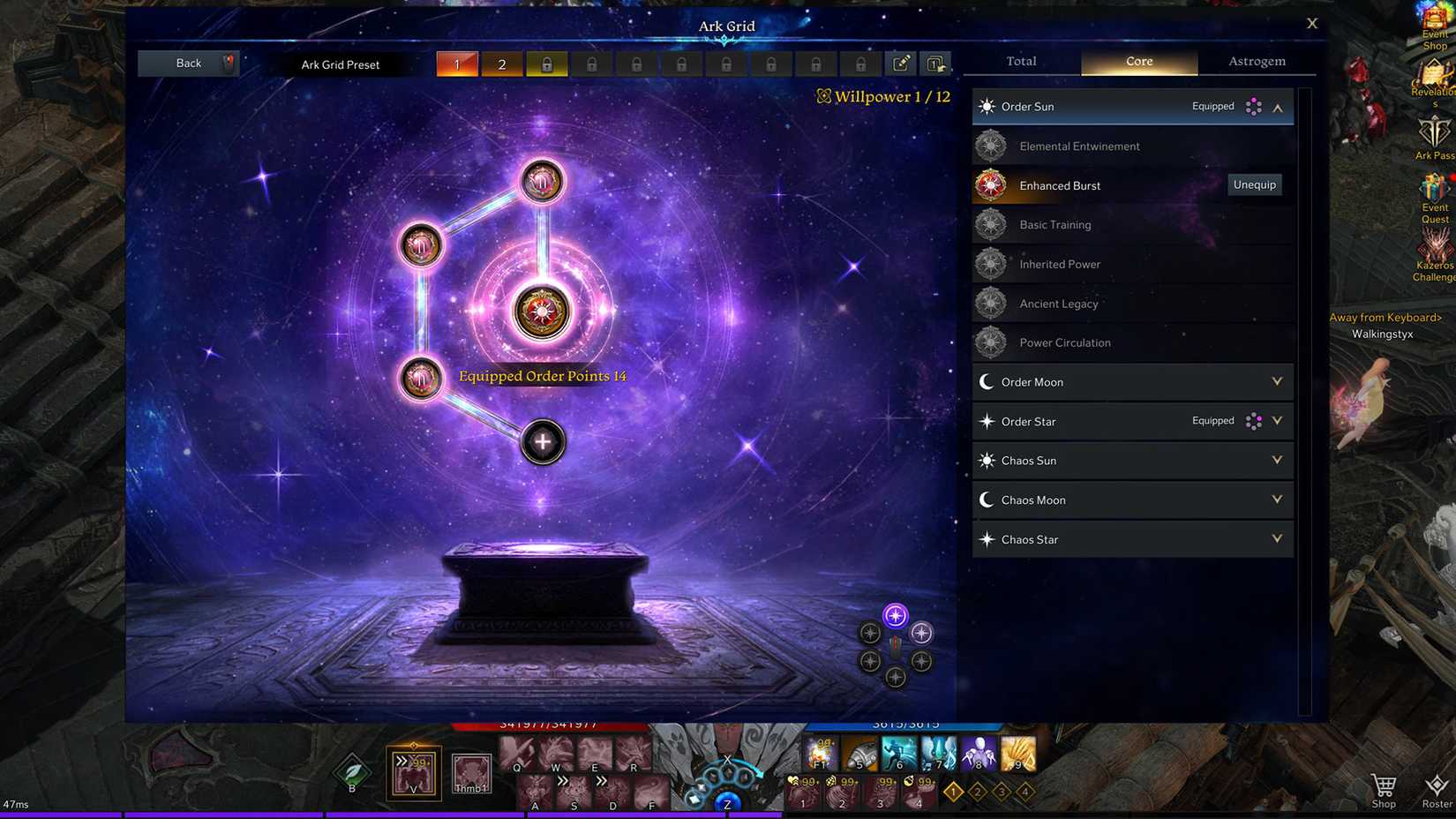Expand the Order Moon section
This screenshot has height=819, width=1456.
click(x=1277, y=382)
